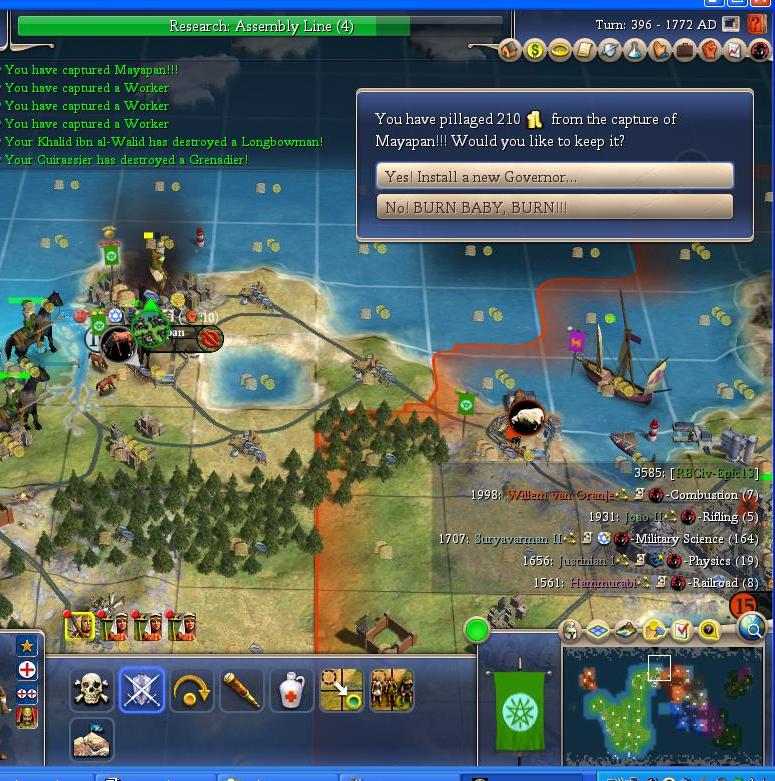Choose "No! BURN BABY, BURN!!!" option
Viewport: 775px width, 781px height.
[x=554, y=207]
